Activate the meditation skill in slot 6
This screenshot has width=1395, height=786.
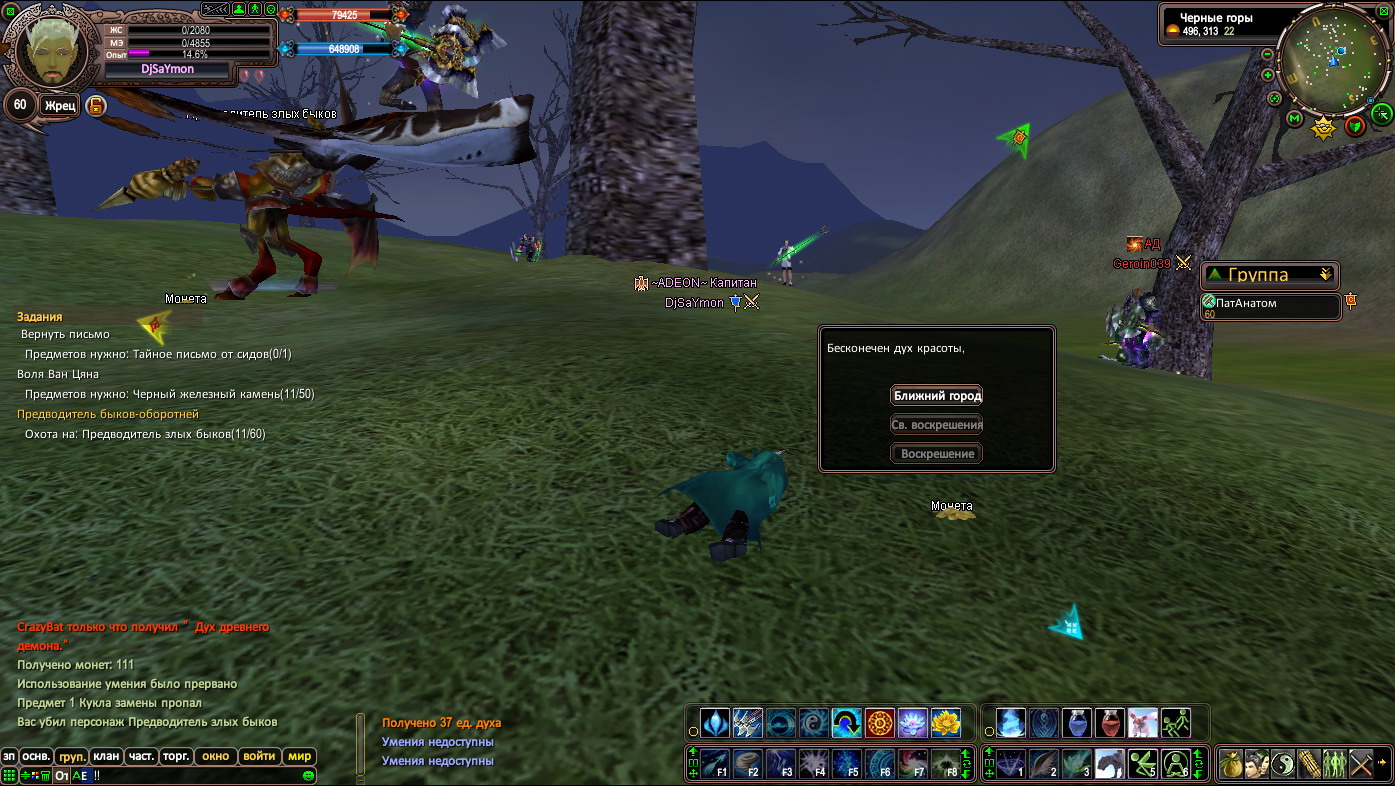point(1175,764)
